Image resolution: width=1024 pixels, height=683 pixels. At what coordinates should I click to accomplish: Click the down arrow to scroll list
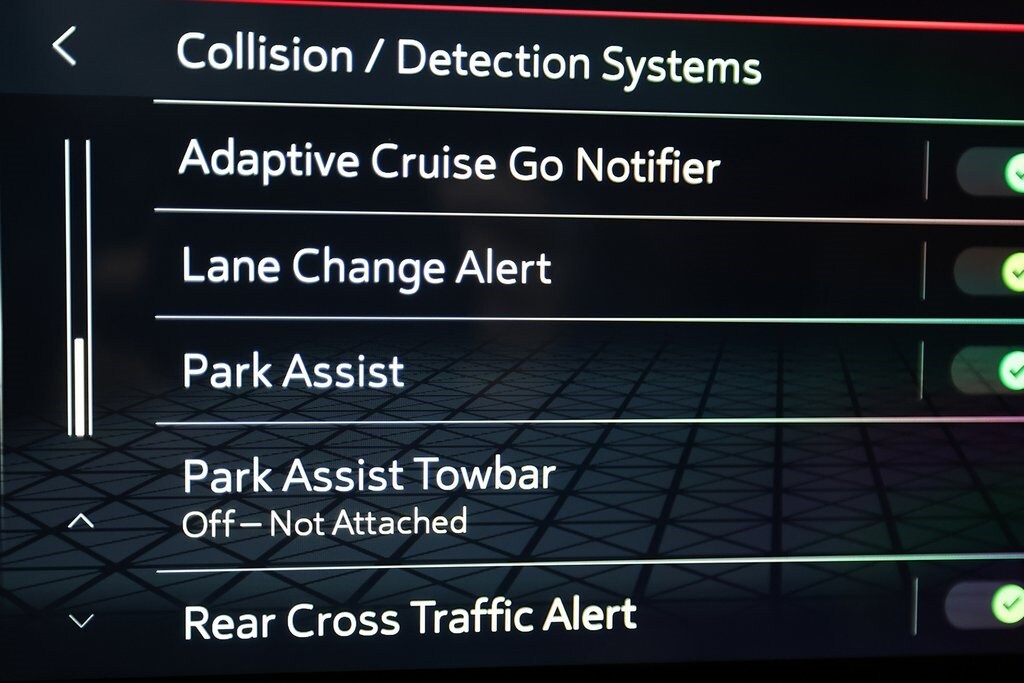click(x=81, y=621)
